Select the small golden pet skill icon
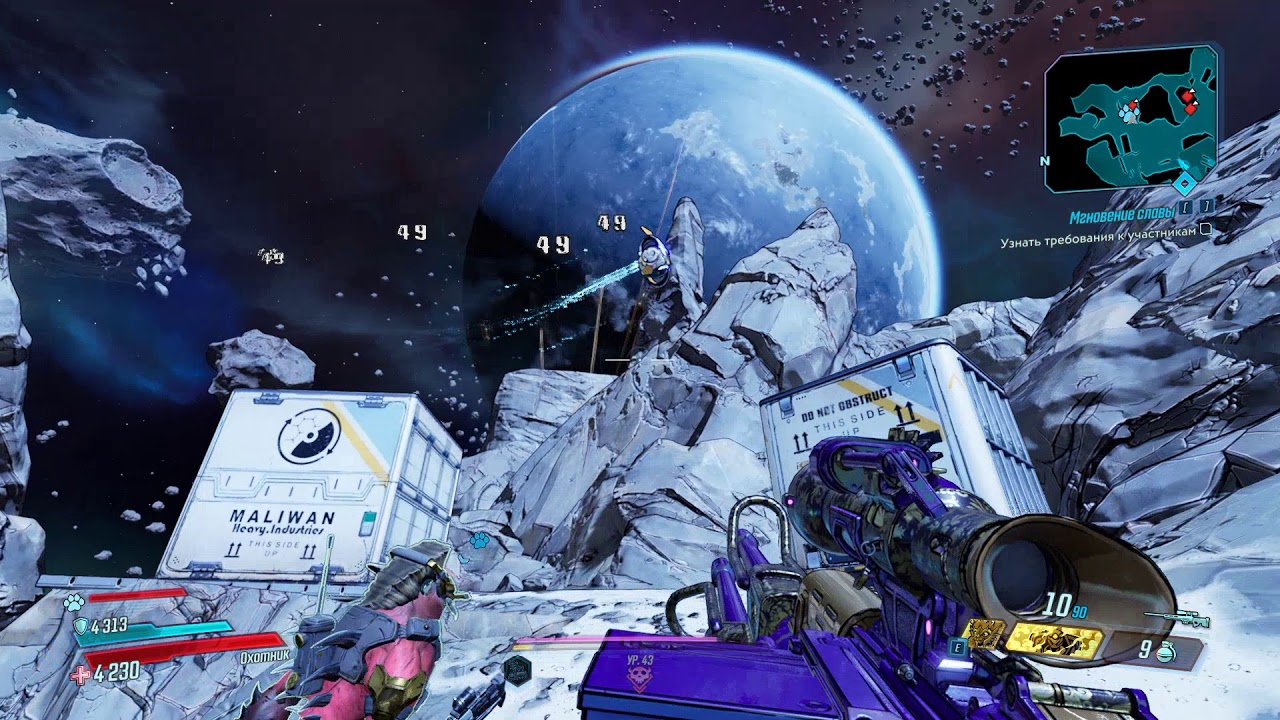The height and width of the screenshot is (720, 1280). (x=985, y=635)
